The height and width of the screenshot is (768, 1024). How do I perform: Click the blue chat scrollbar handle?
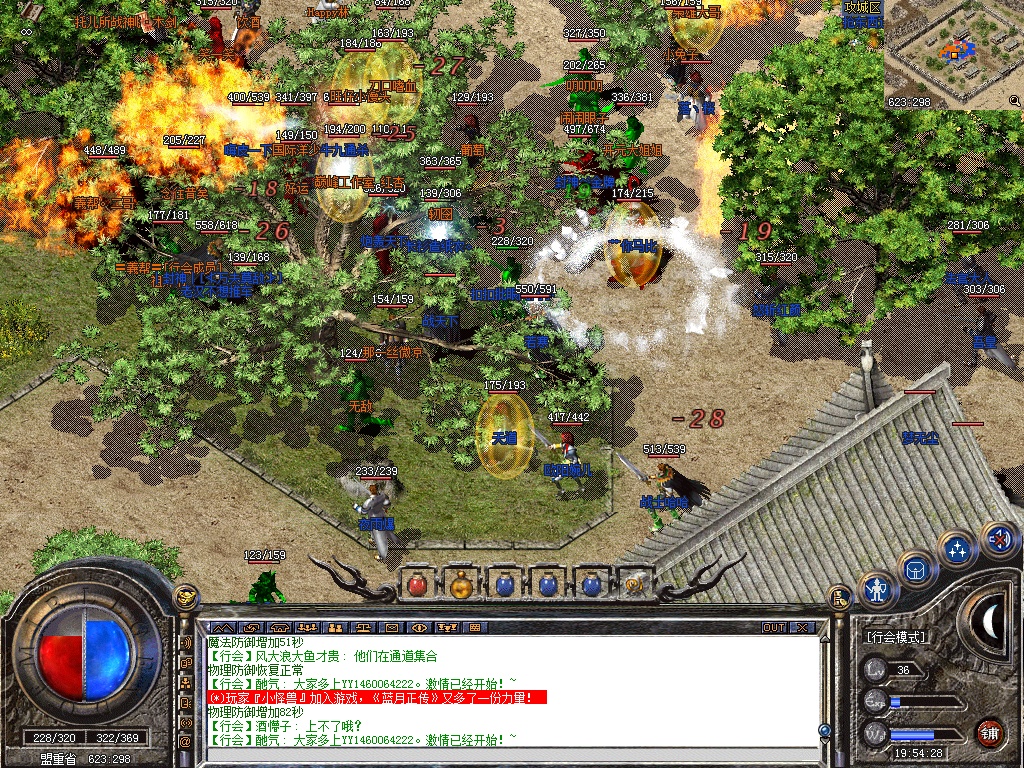coord(824,731)
